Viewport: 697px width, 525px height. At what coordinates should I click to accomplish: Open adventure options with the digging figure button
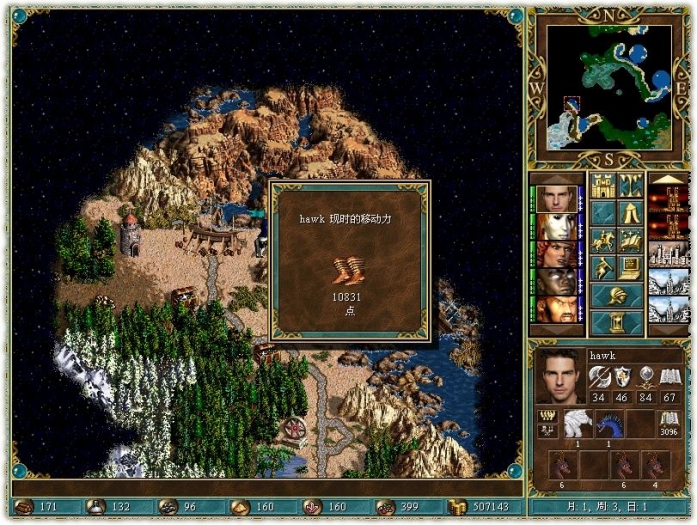click(602, 267)
